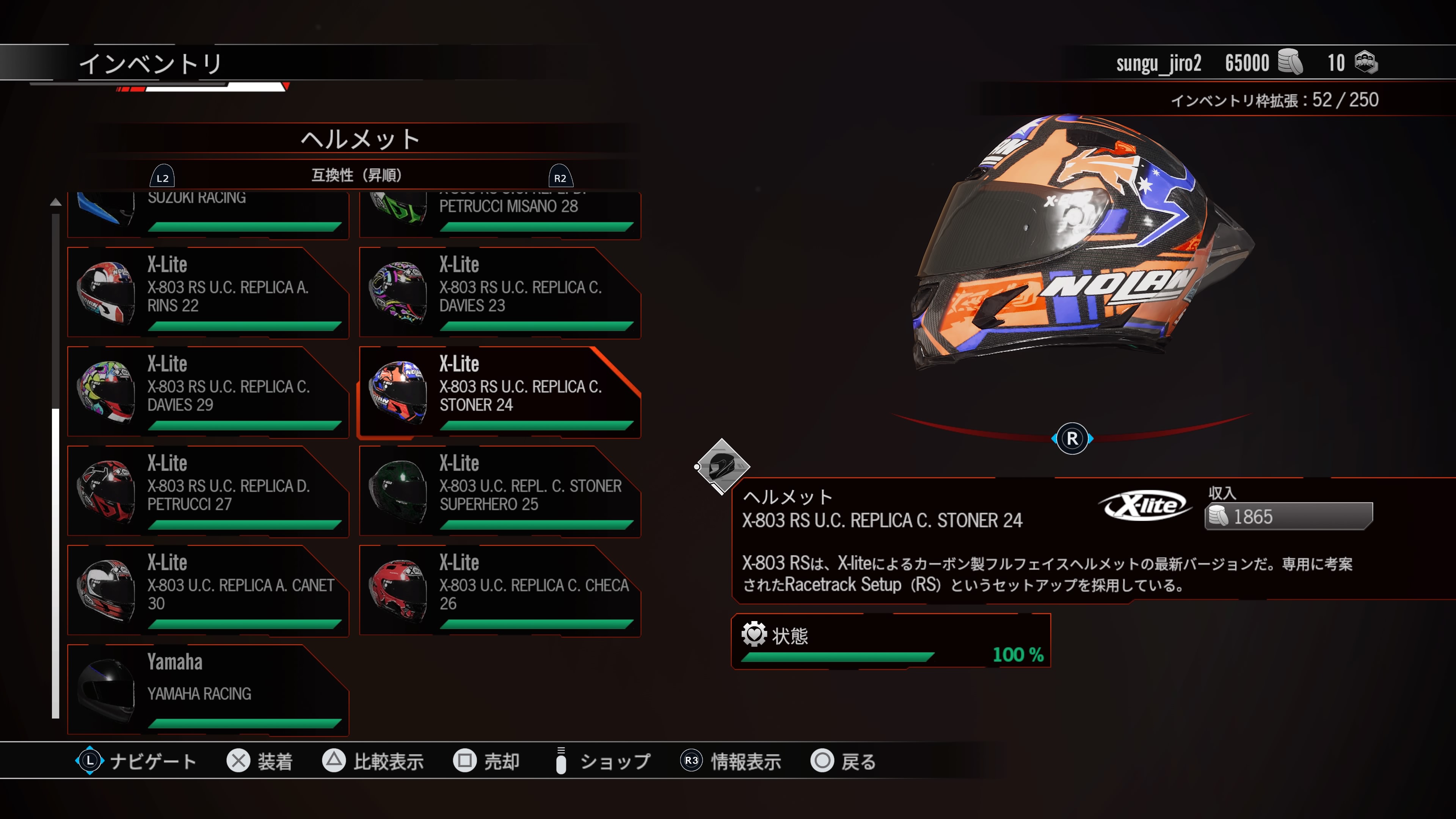Choose the C. Davies 23 replica helmet
The width and height of the screenshot is (1456, 819).
500,293
